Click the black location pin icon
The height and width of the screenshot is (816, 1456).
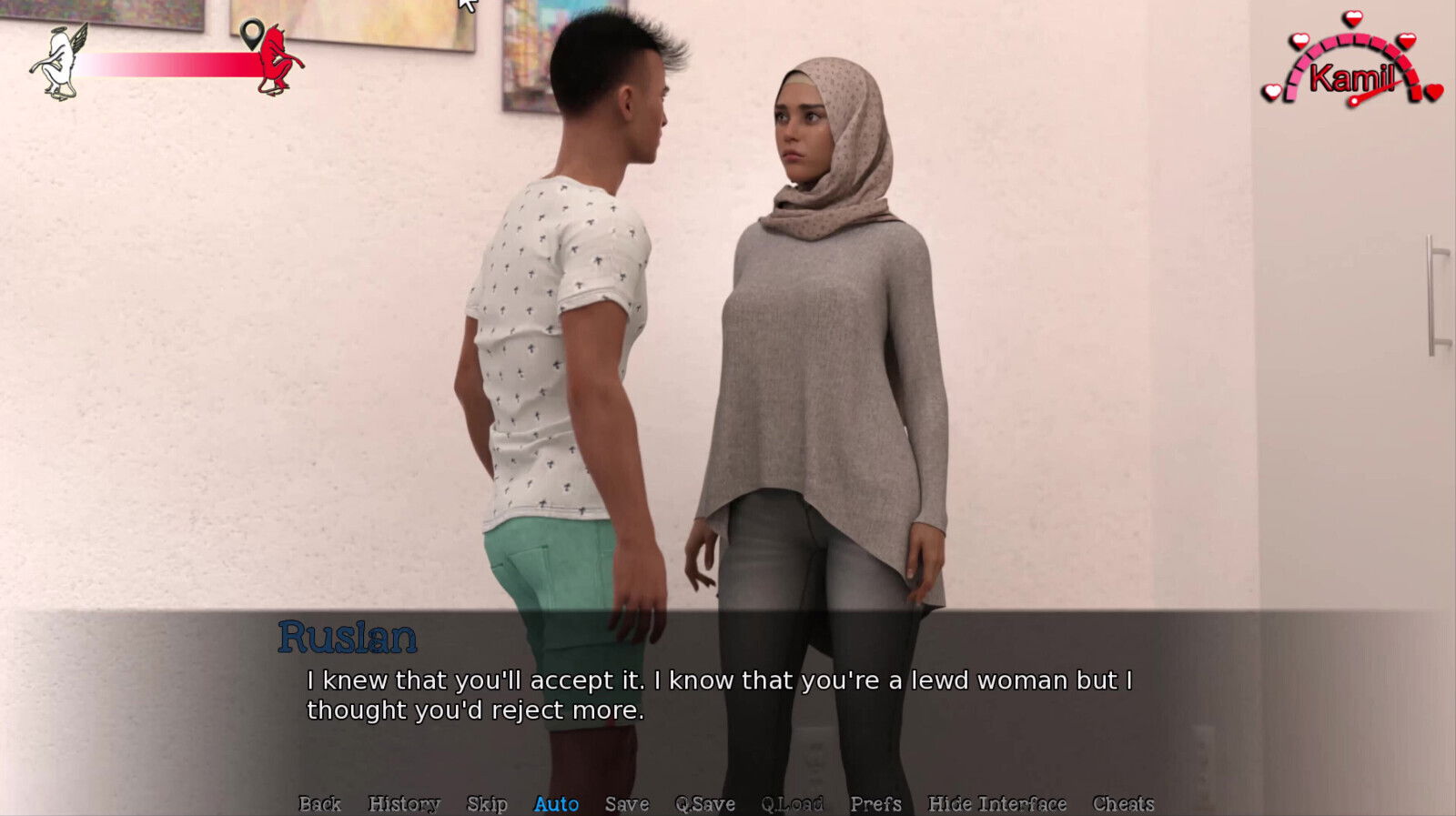(251, 35)
